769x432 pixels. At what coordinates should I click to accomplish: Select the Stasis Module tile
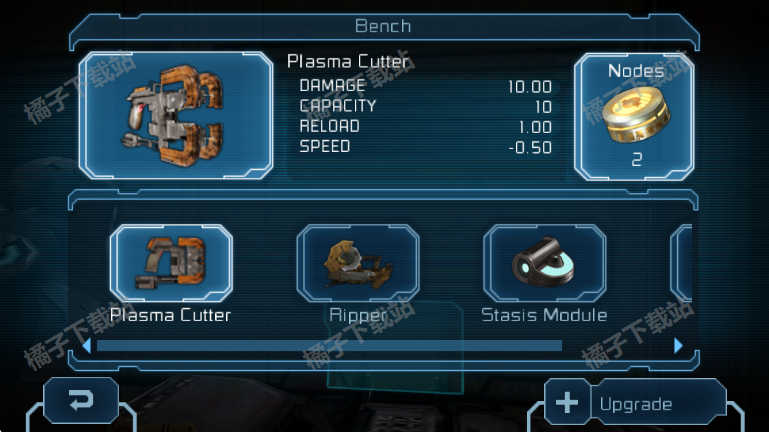pyautogui.click(x=544, y=263)
